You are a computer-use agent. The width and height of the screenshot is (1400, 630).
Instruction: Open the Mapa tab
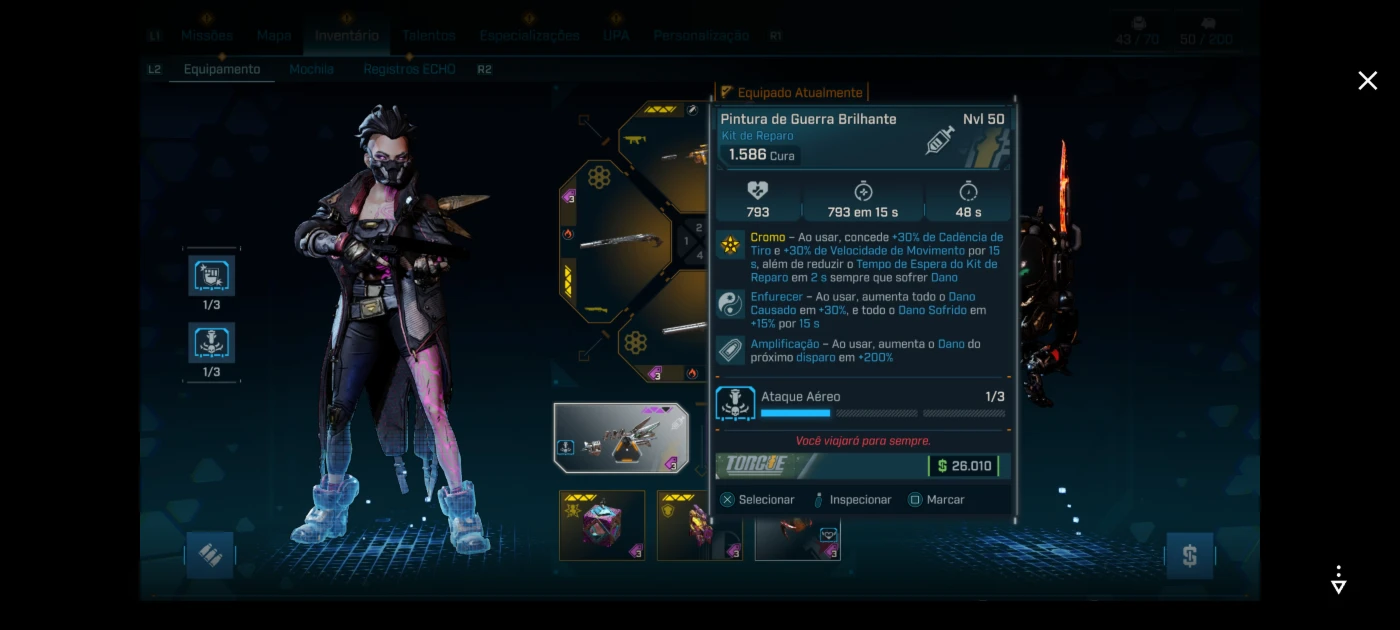coord(273,35)
